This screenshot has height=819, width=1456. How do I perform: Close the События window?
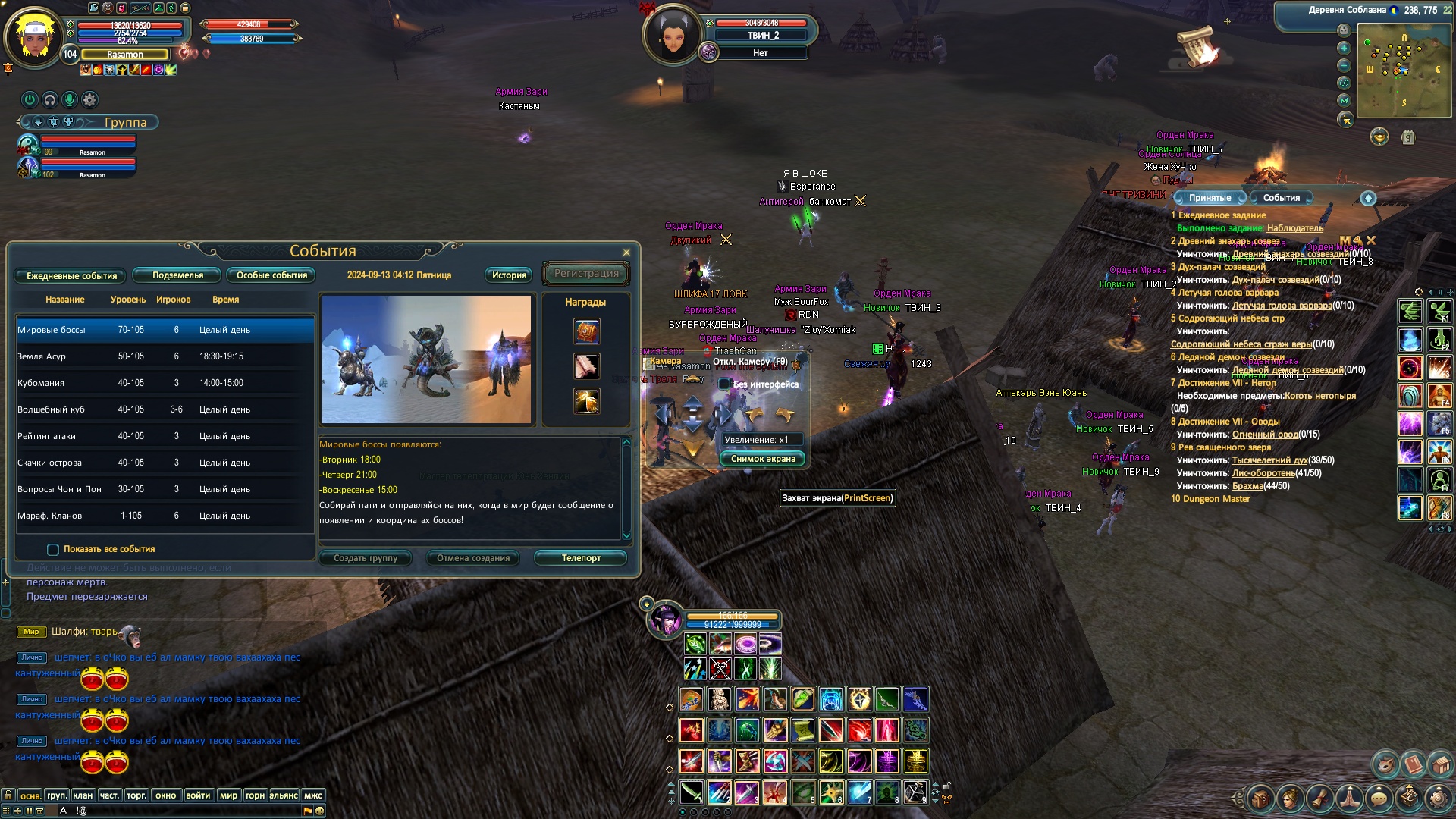[626, 253]
